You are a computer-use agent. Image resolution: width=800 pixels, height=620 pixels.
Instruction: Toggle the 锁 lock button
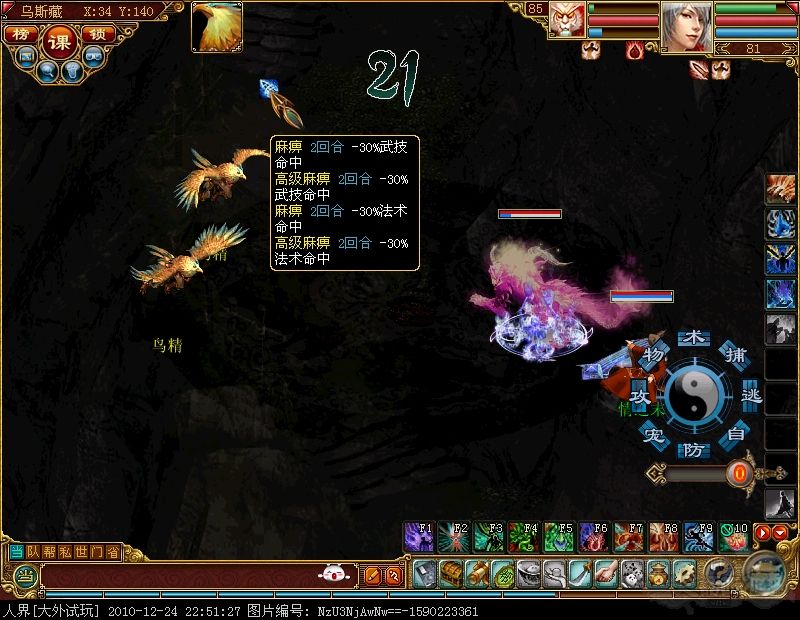tap(97, 33)
